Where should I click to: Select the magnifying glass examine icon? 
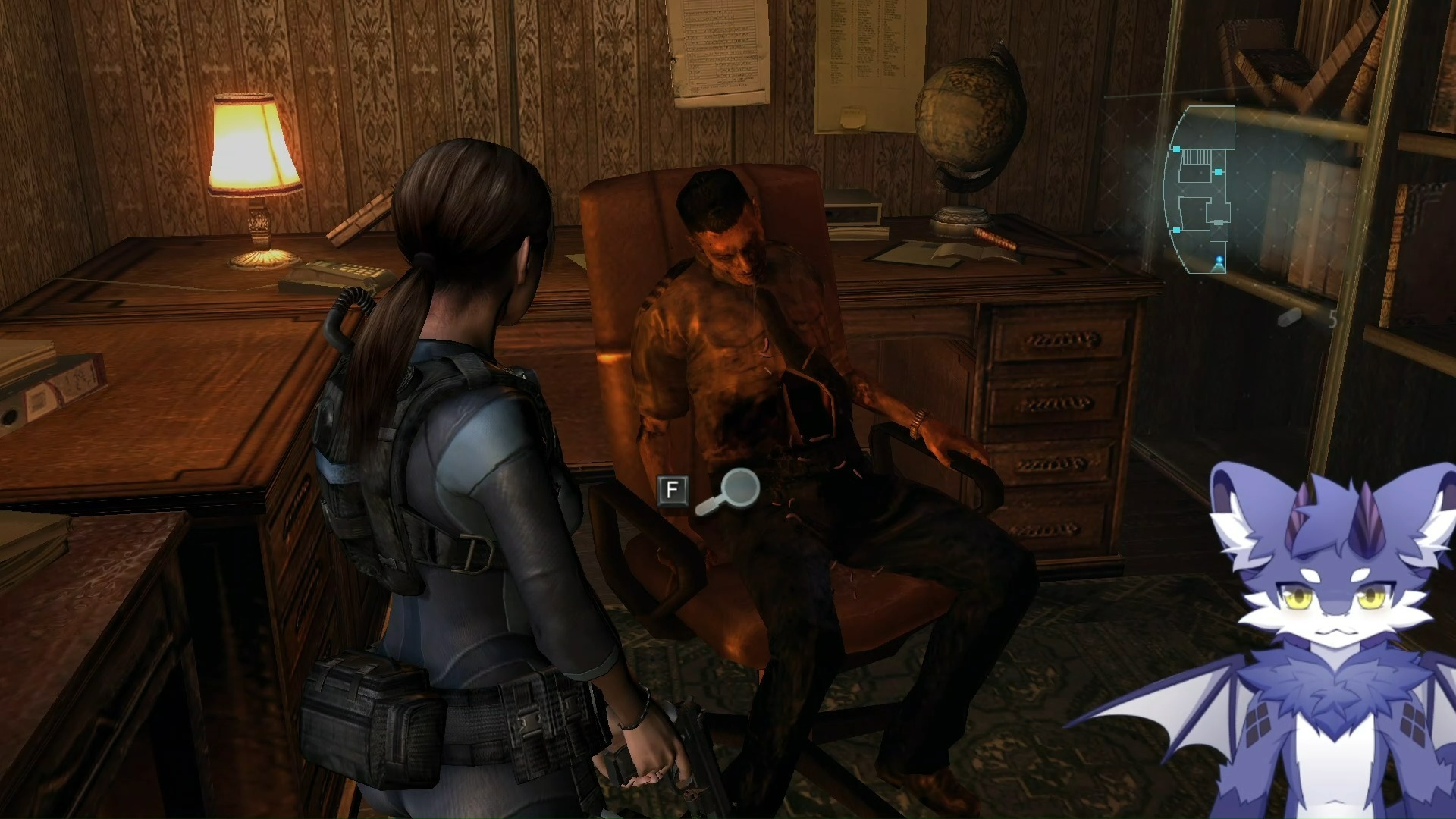point(730,491)
